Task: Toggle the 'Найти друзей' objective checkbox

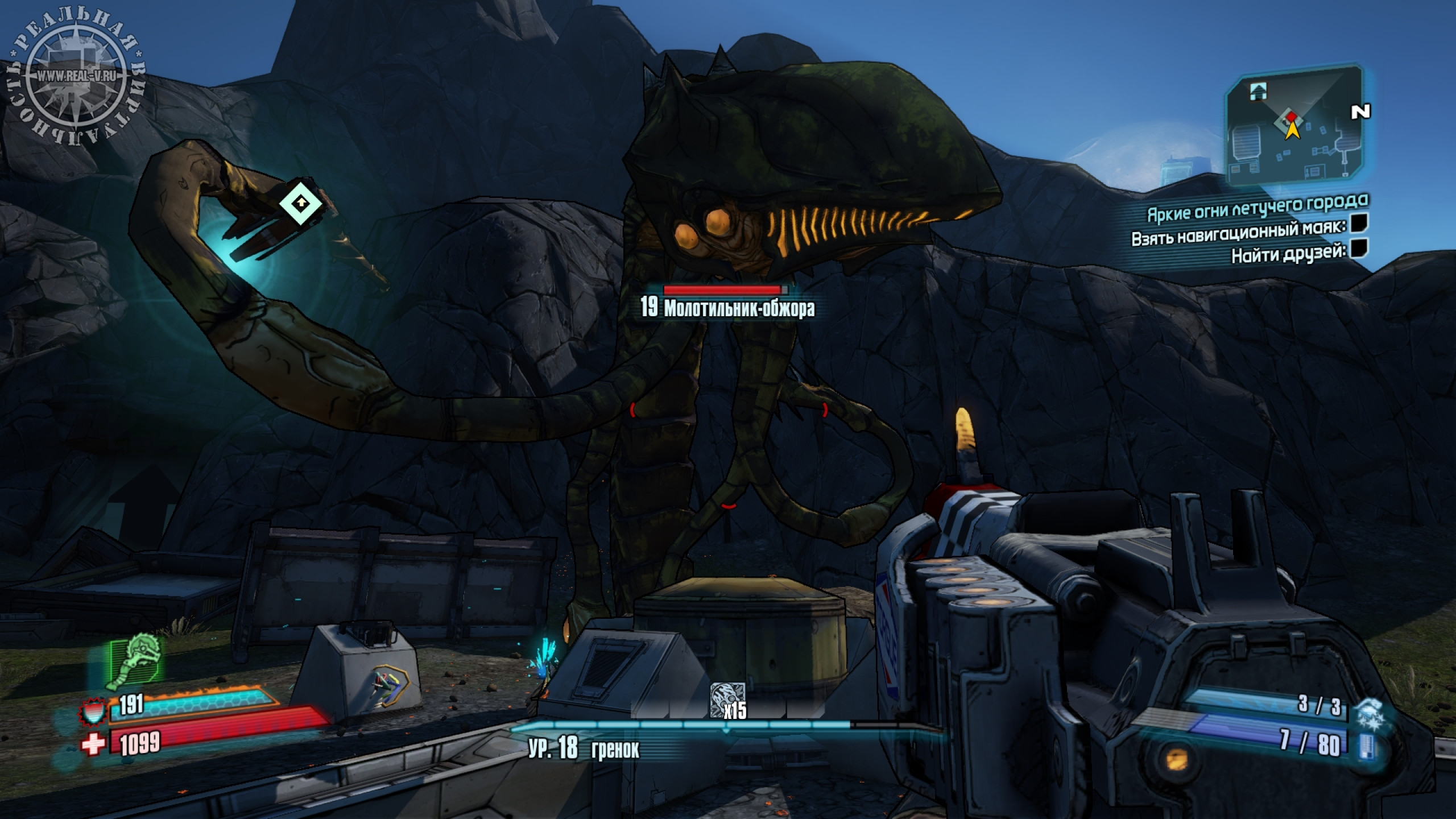Action: tap(1359, 249)
